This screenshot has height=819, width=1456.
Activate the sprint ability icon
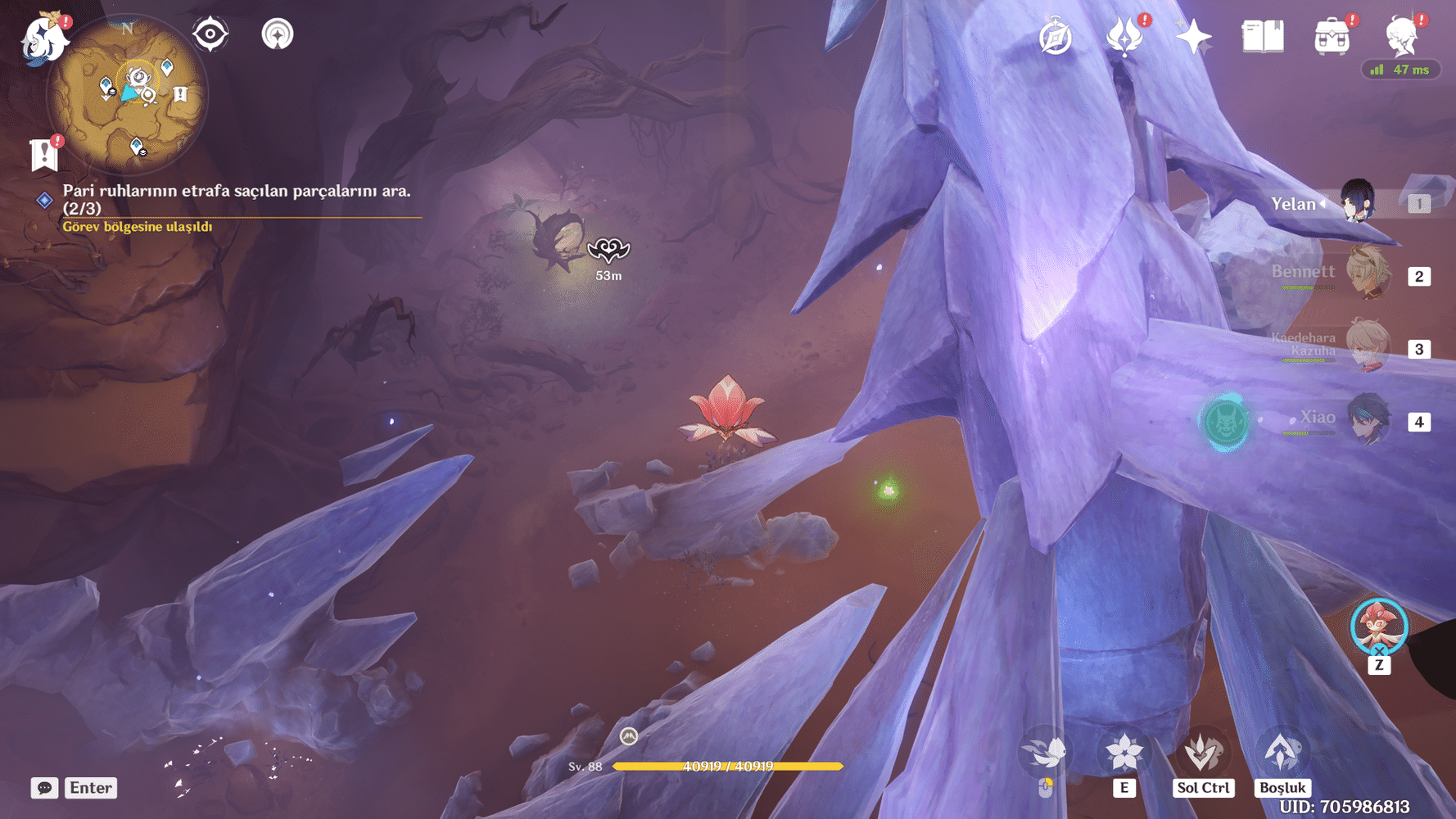tap(1045, 752)
